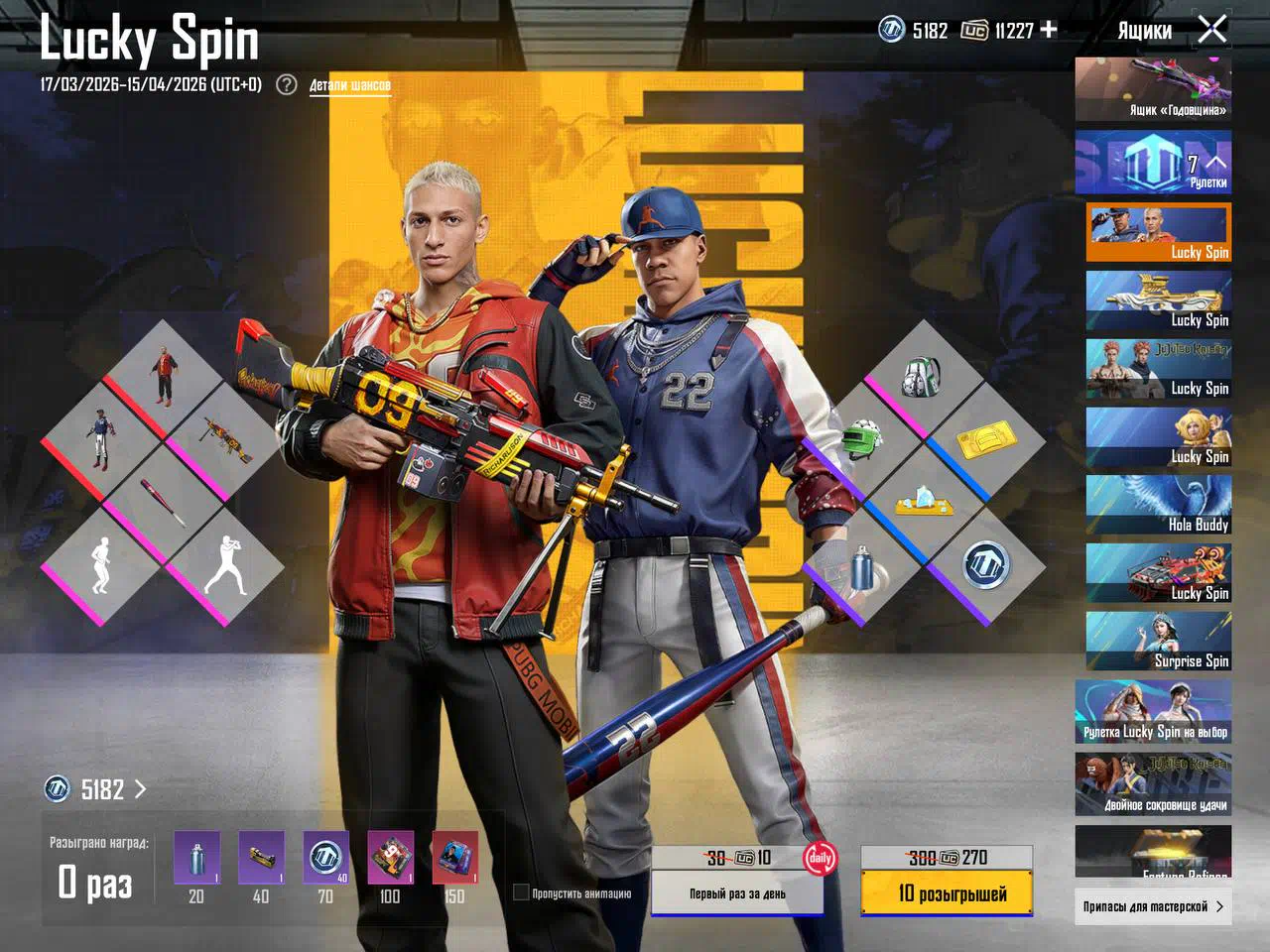
Task: Open Двойное сокровище удачи event
Action: (x=1153, y=783)
